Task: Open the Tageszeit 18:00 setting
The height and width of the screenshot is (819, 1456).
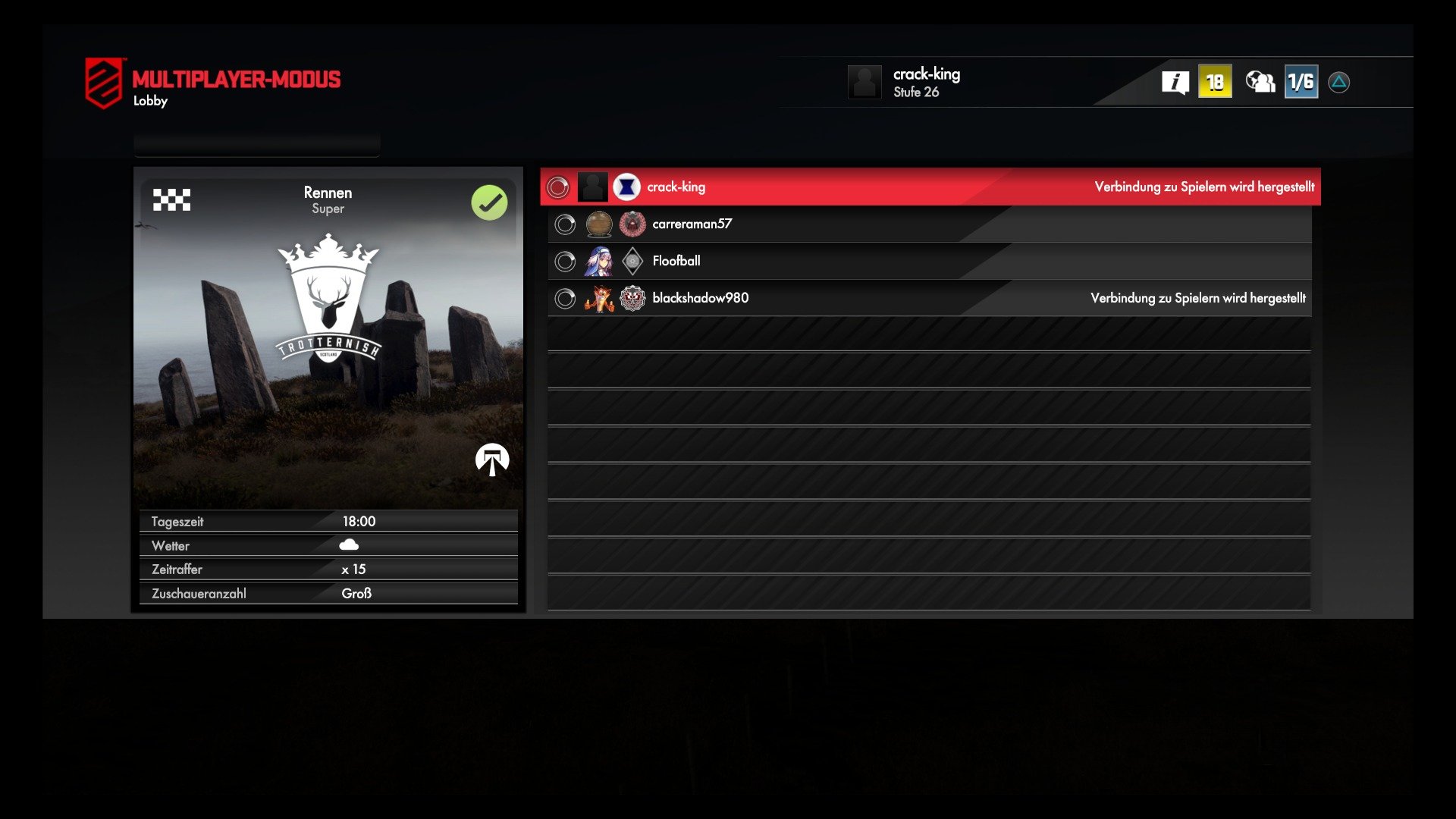Action: tap(328, 521)
